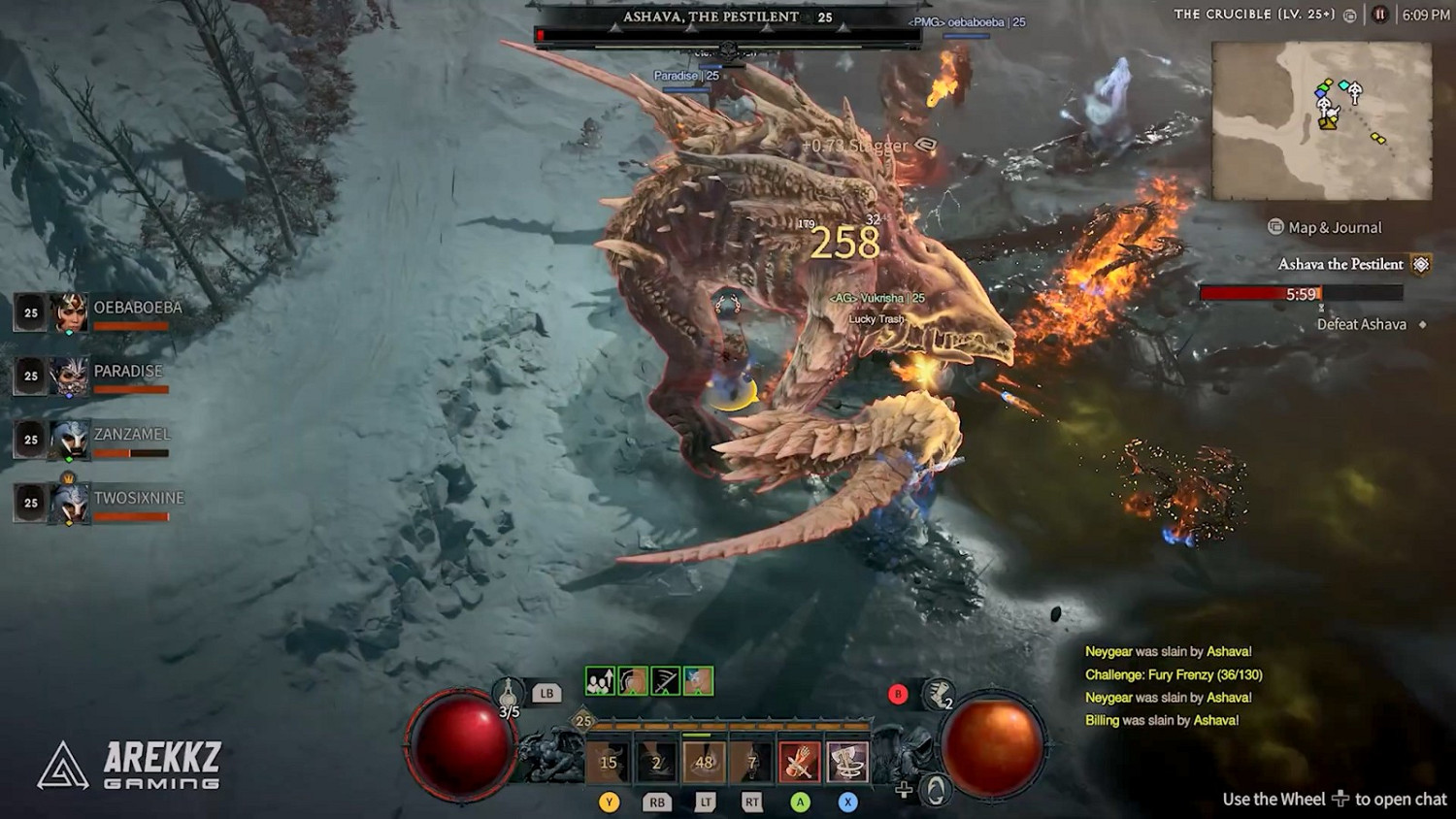Click the skill icon showing 48 charges
Screen dimensions: 1456x819
coord(705,761)
